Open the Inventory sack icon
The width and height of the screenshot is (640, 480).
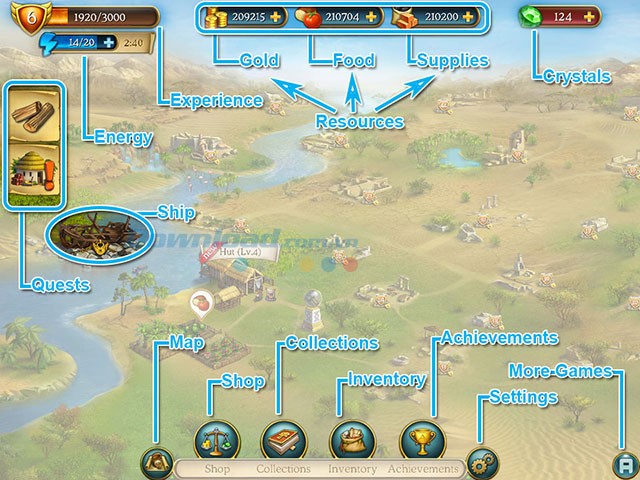coord(352,439)
